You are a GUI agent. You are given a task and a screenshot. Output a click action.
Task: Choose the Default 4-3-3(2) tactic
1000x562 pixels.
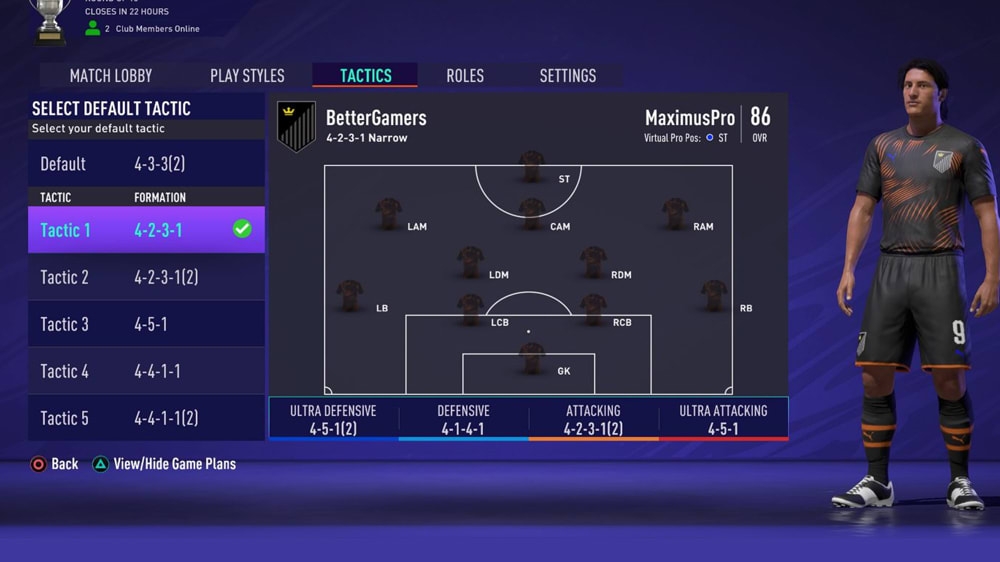146,164
